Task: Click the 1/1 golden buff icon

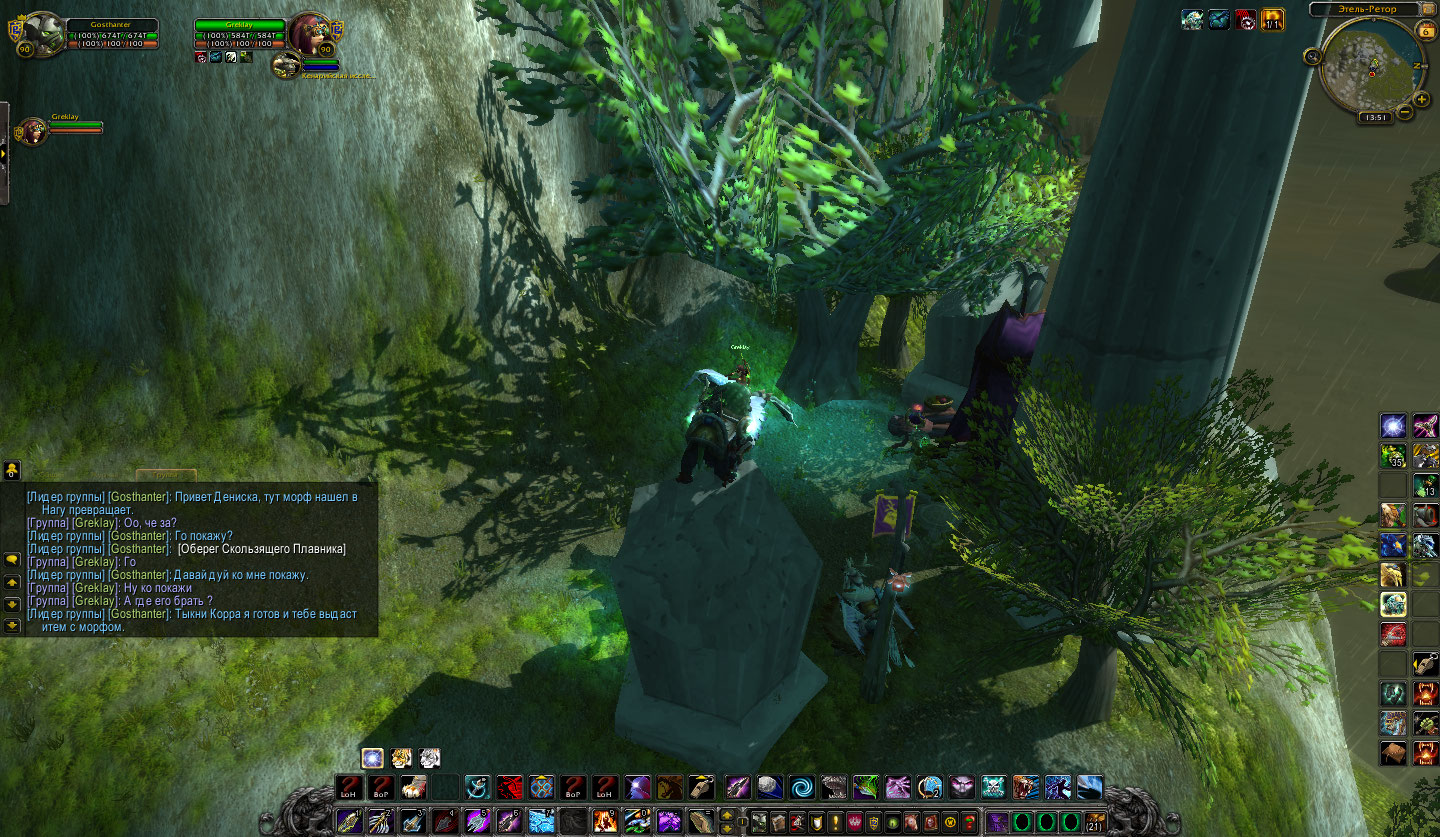Action: coord(1273,19)
